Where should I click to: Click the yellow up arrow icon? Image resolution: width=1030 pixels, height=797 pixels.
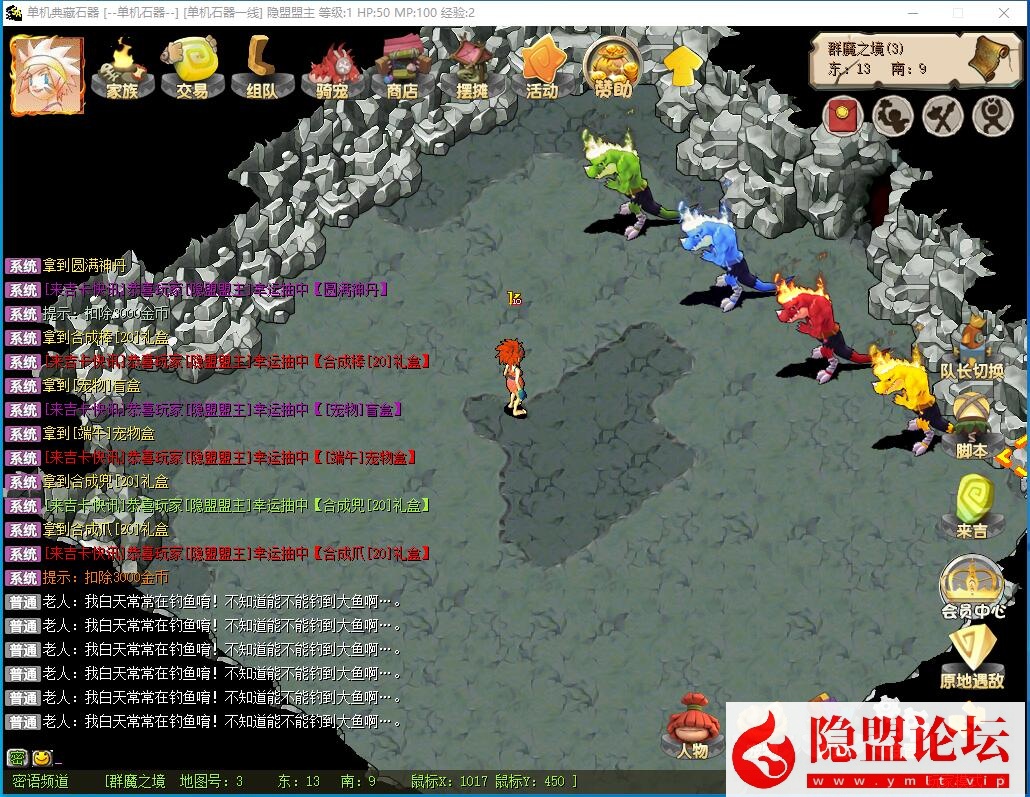point(682,66)
